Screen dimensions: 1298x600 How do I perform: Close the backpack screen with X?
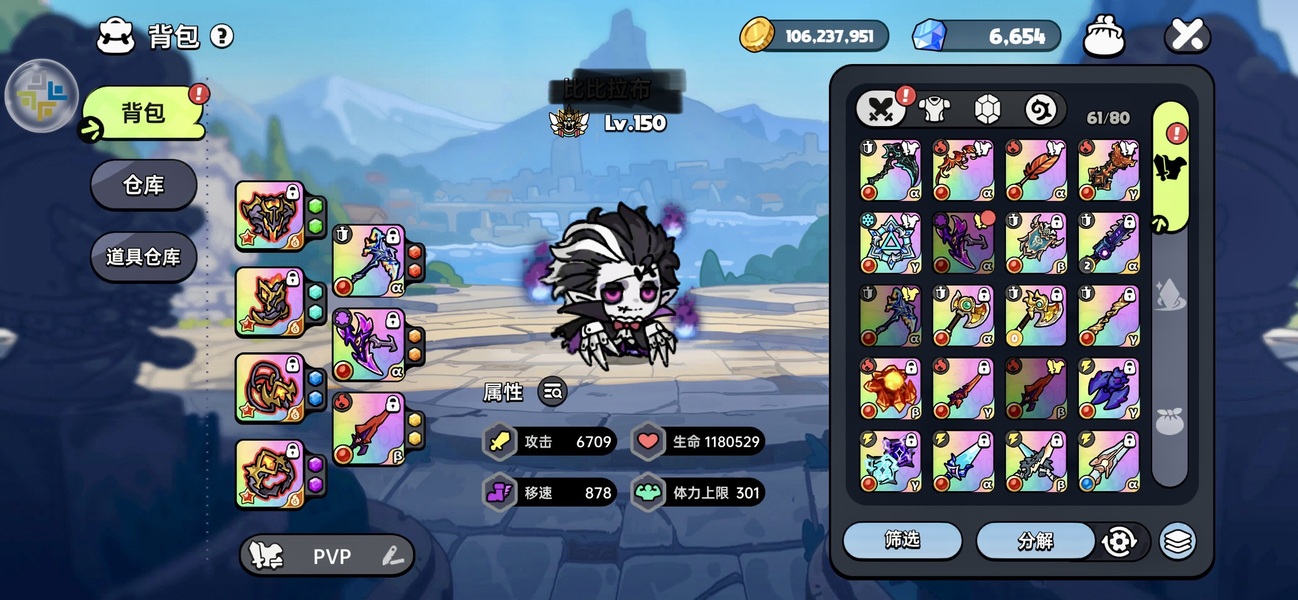click(1187, 37)
